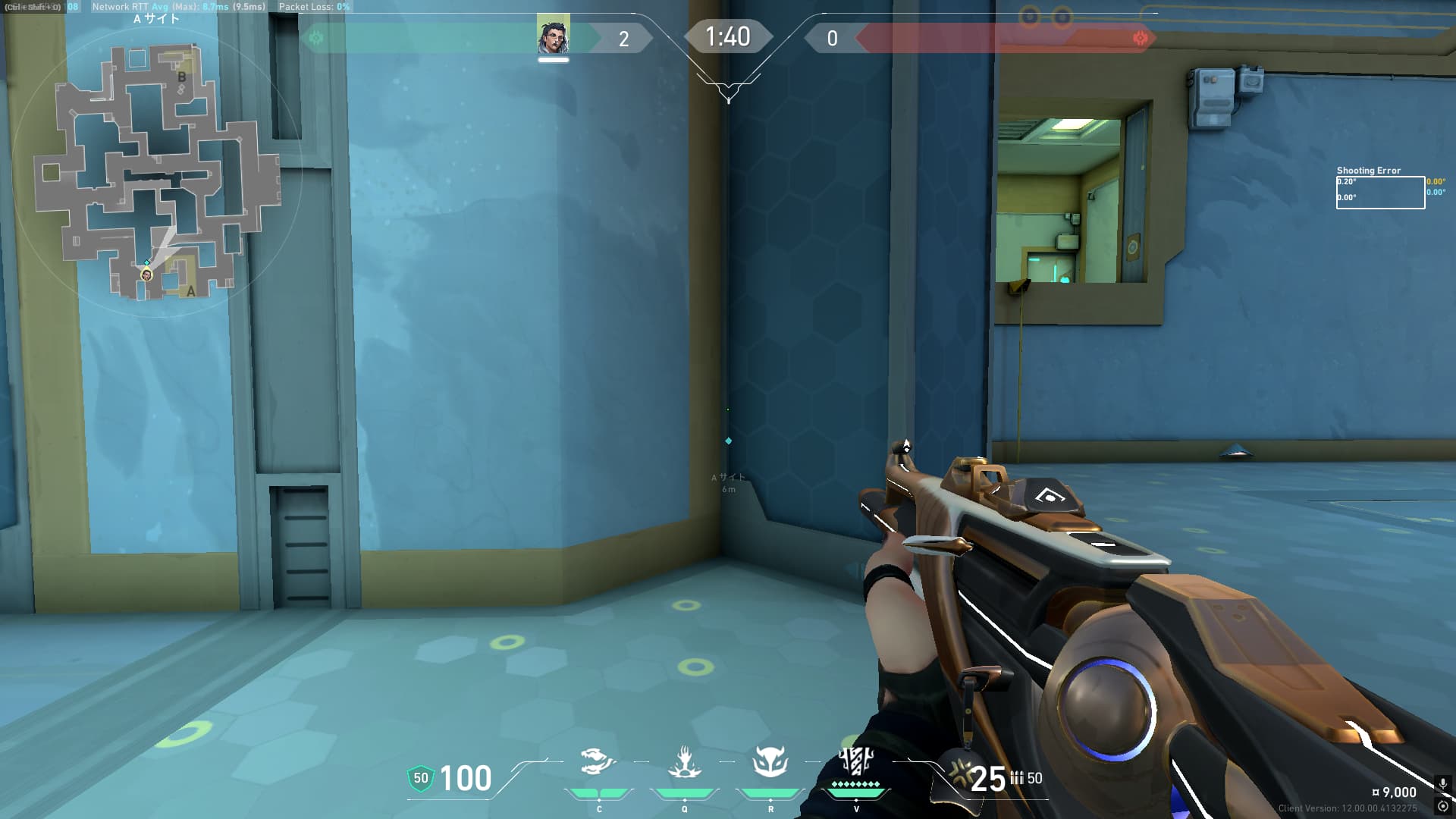Click the green team emblem in the top bar
Screen dimensions: 1456x819
tap(316, 38)
